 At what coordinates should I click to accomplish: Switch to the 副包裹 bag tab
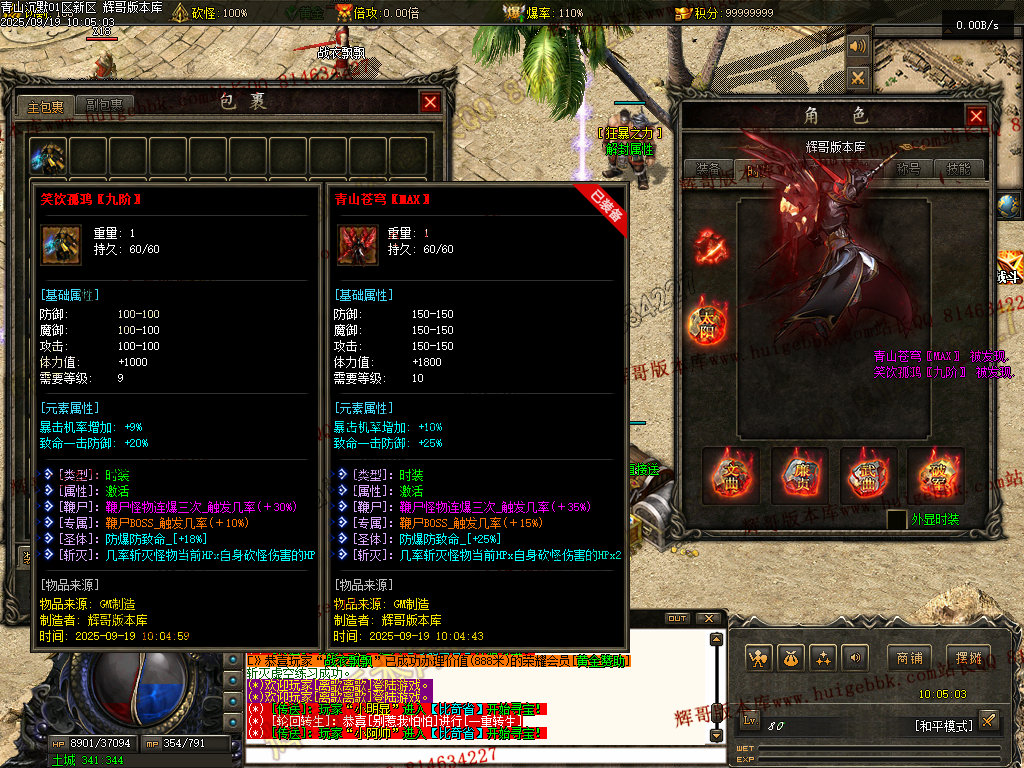click(104, 105)
